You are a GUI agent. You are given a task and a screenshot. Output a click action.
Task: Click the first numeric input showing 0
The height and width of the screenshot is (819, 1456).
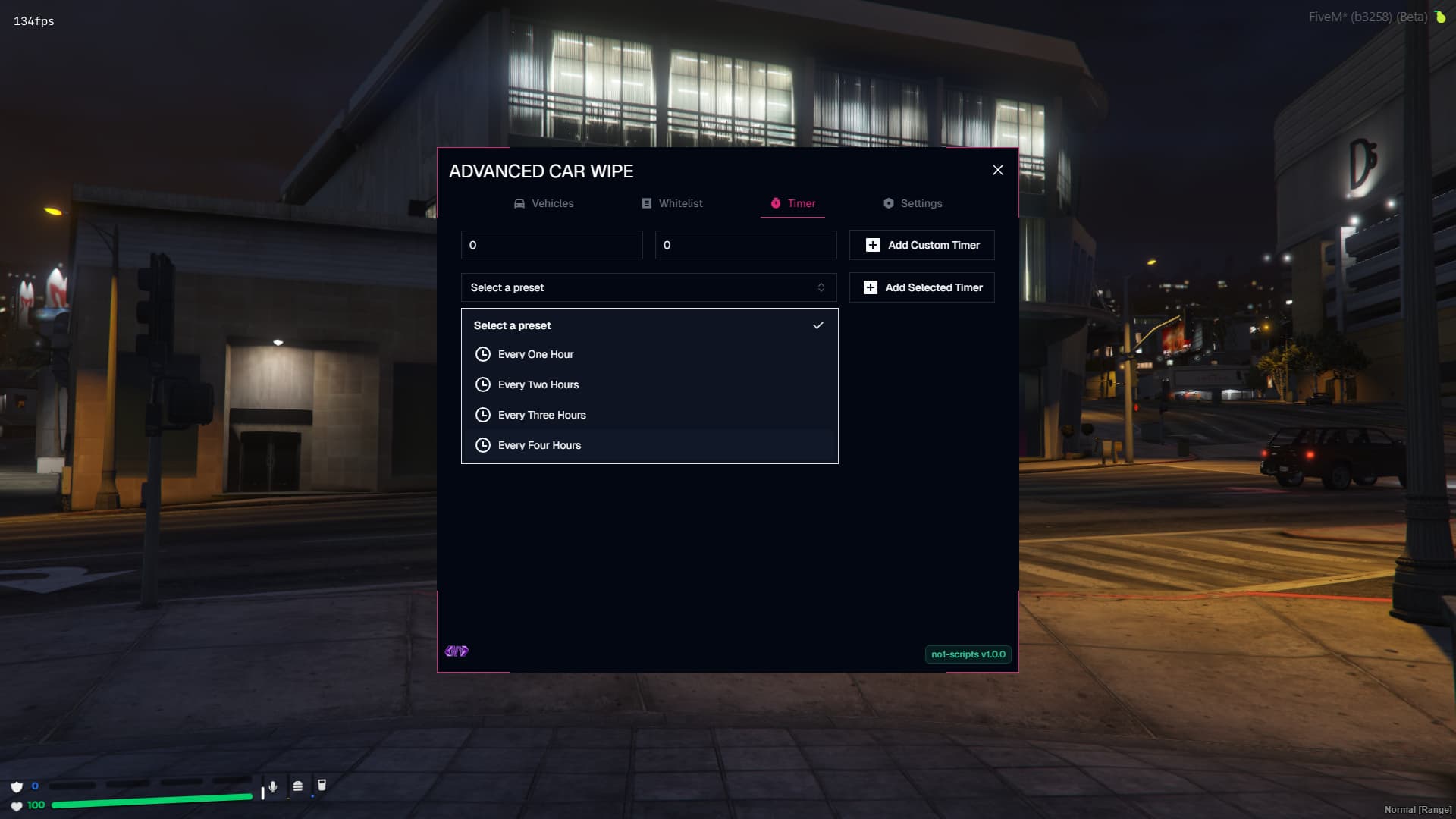click(x=551, y=245)
